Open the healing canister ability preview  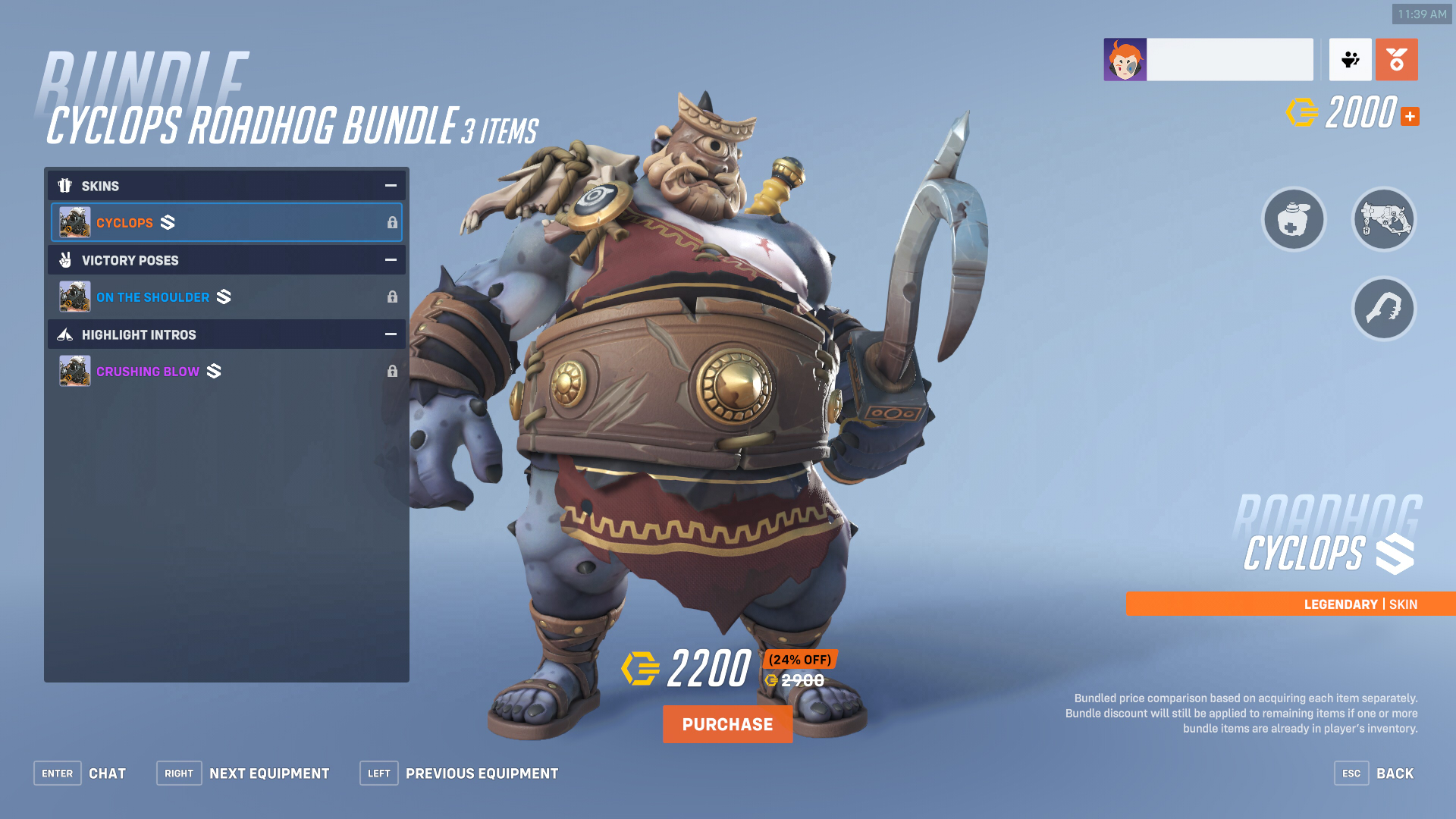[1294, 219]
